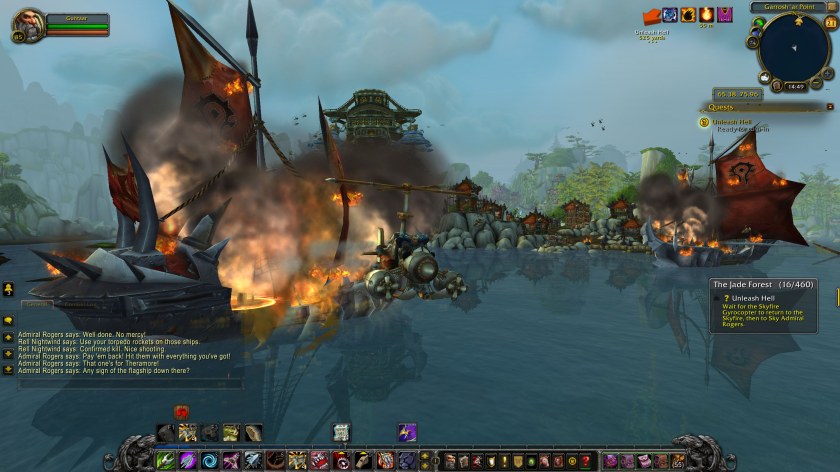
Task: Click the Unleash Hell tooltip in The Jade Forest panel
Action: pos(763,307)
